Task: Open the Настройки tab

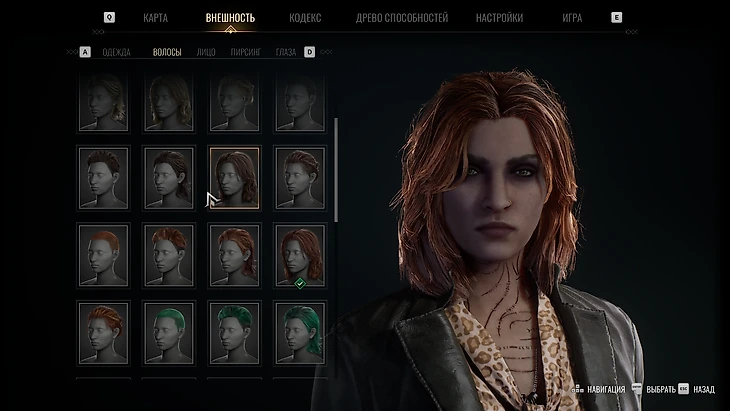Action: (498, 18)
